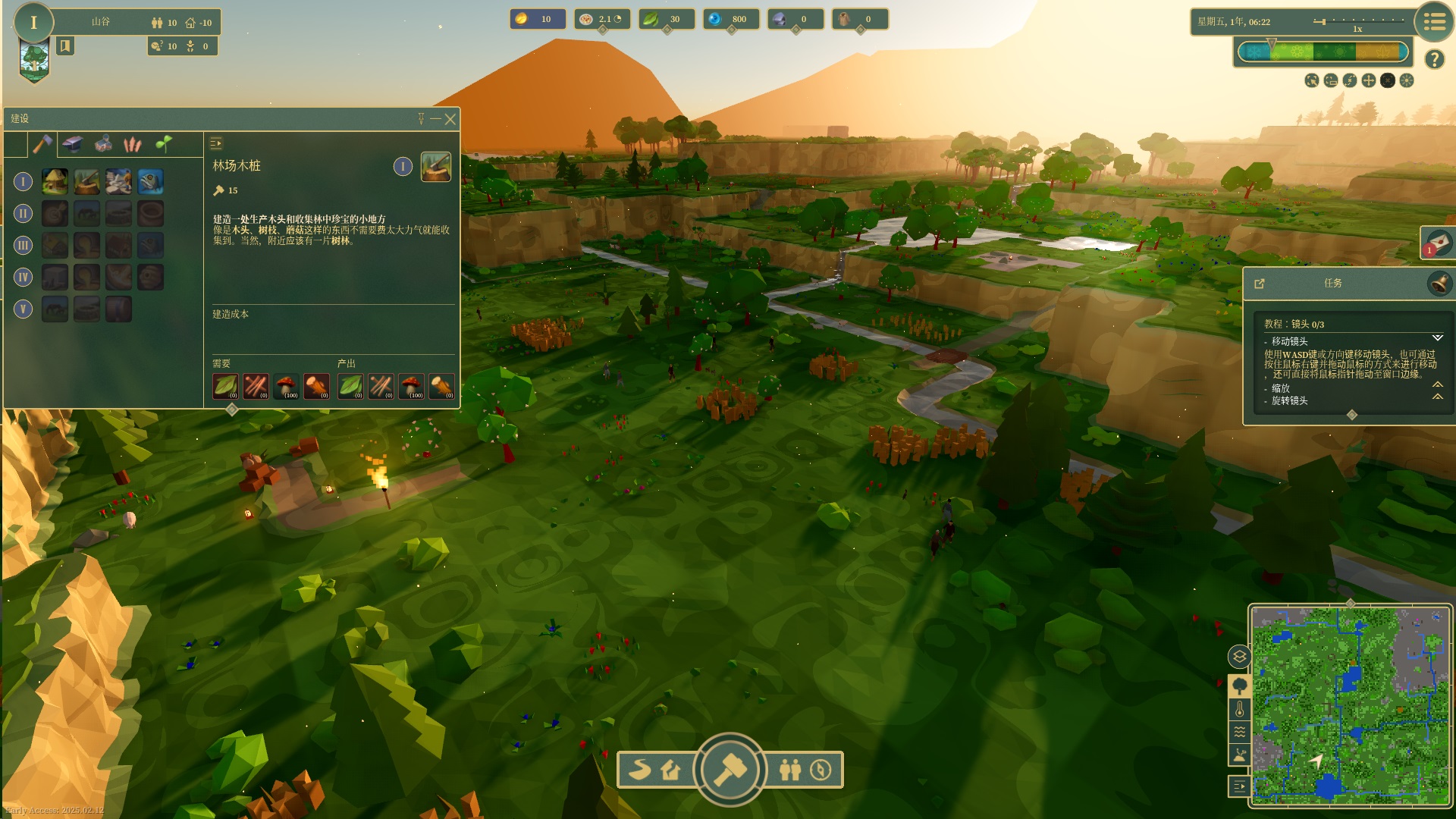Screen dimensions: 1456x819
Task: Open the question mark help button
Action: (1434, 59)
